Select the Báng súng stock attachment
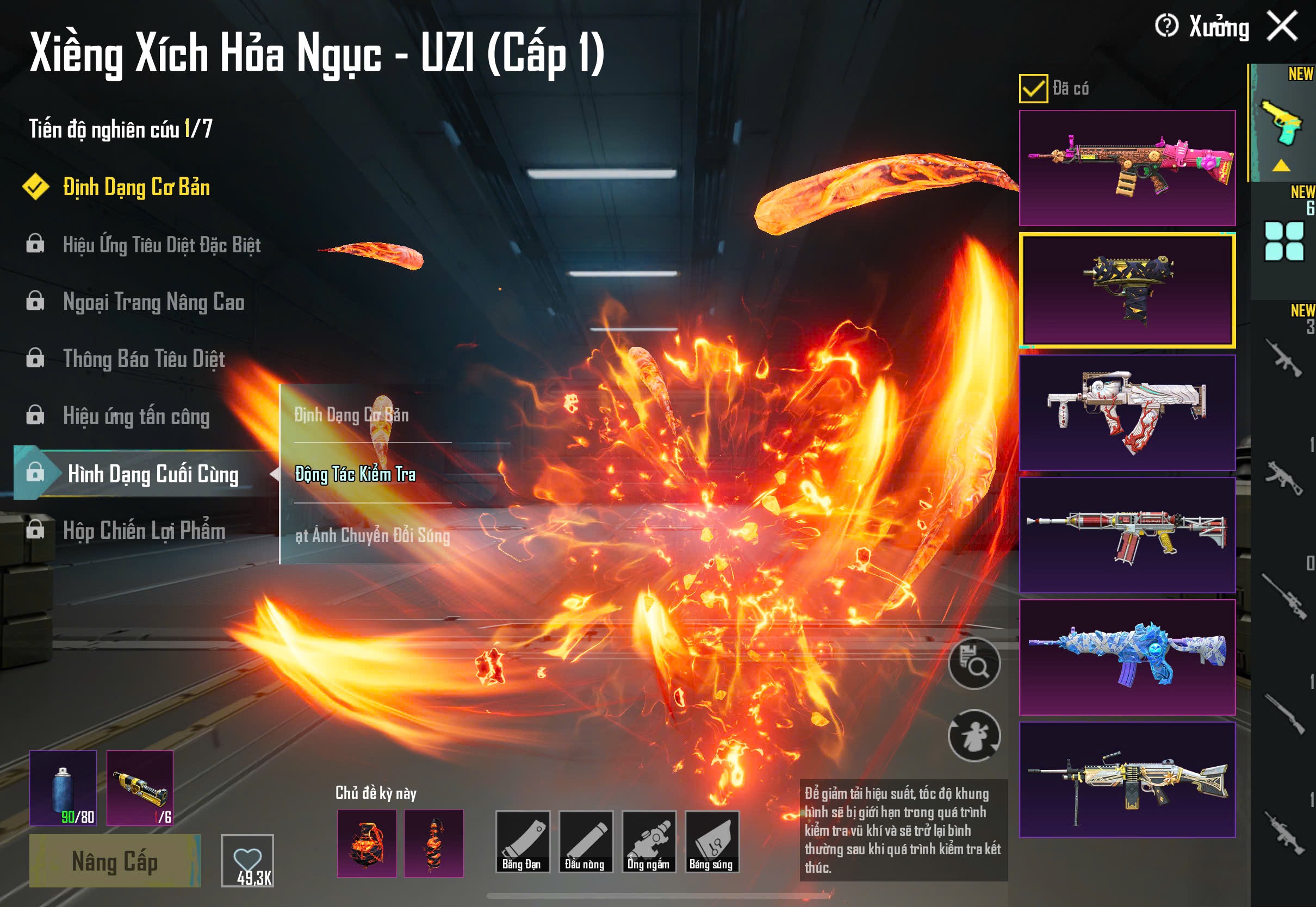The height and width of the screenshot is (907, 1316). (x=711, y=842)
